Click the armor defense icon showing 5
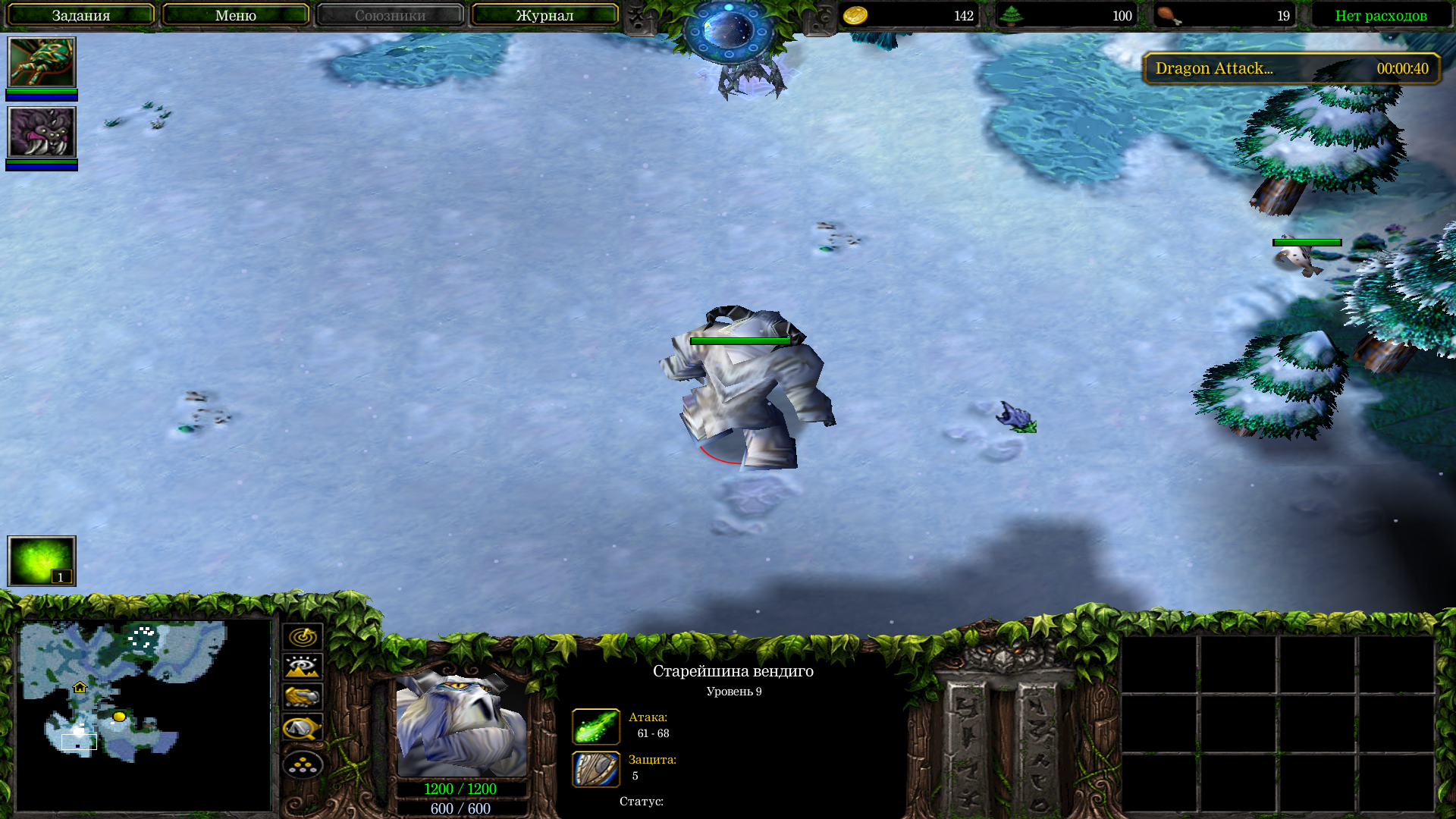This screenshot has width=1456, height=819. point(597,768)
